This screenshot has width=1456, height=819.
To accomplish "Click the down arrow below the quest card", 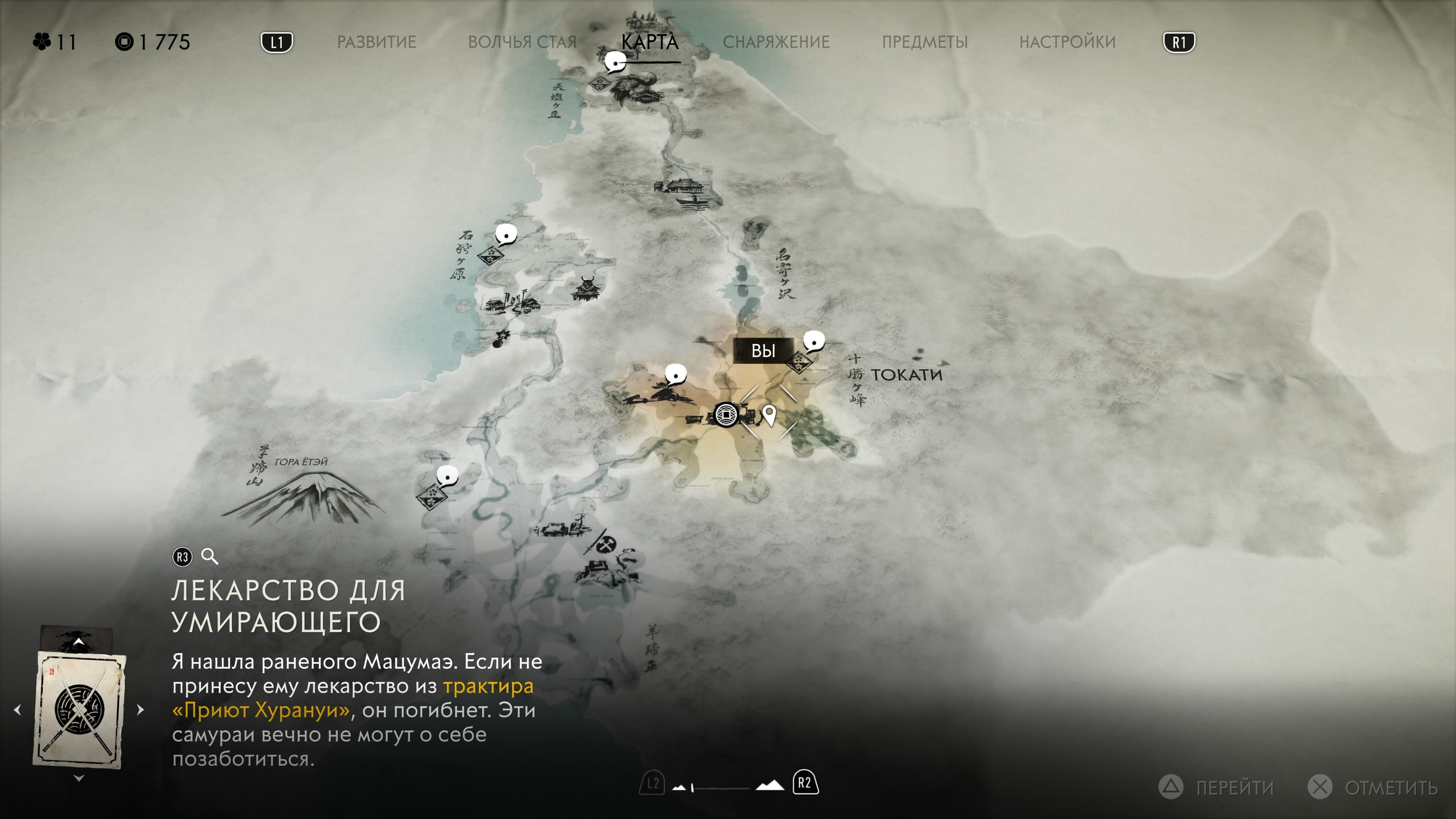I will pos(79,779).
